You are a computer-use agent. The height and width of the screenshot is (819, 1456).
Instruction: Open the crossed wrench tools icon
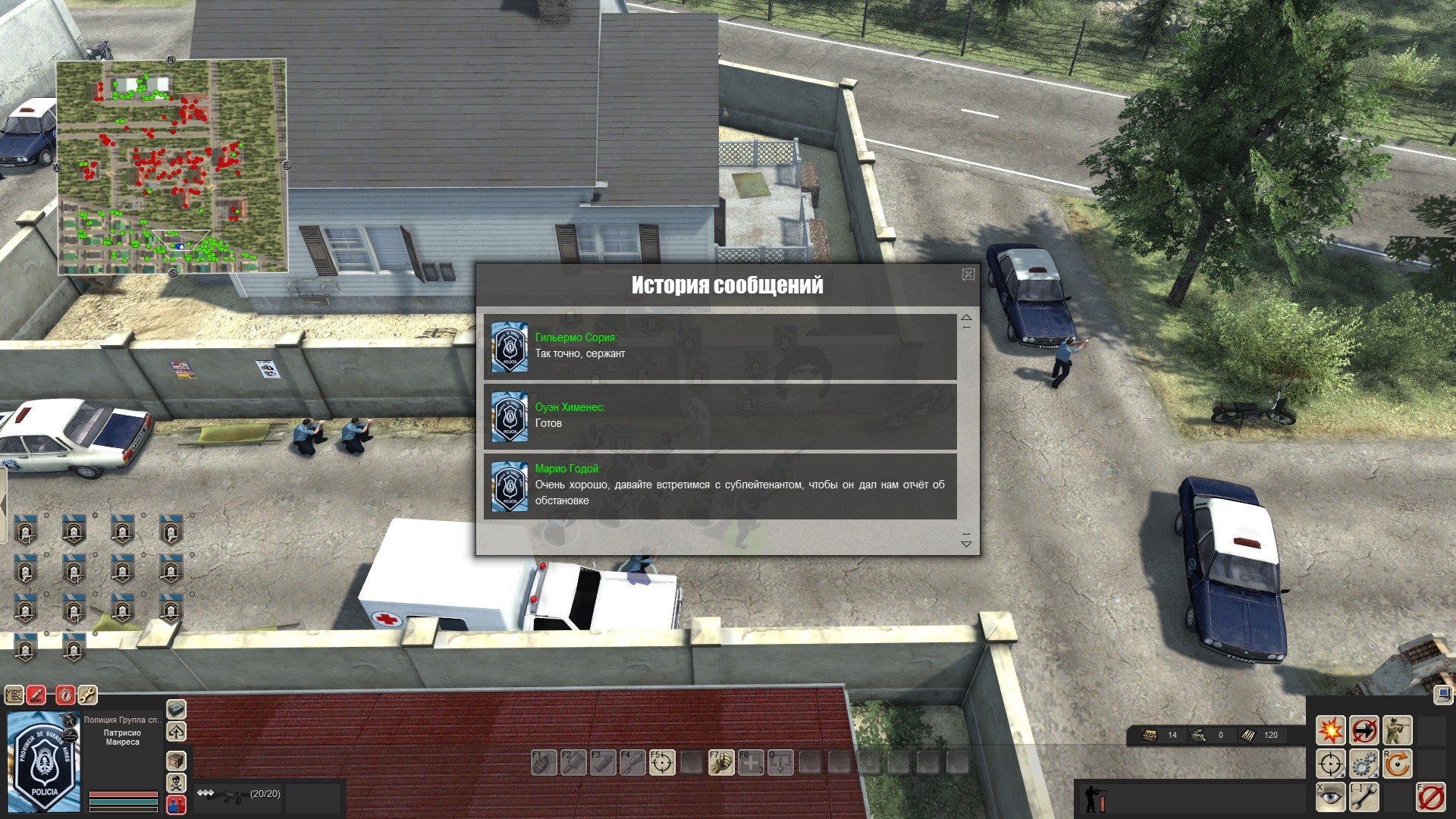(87, 695)
